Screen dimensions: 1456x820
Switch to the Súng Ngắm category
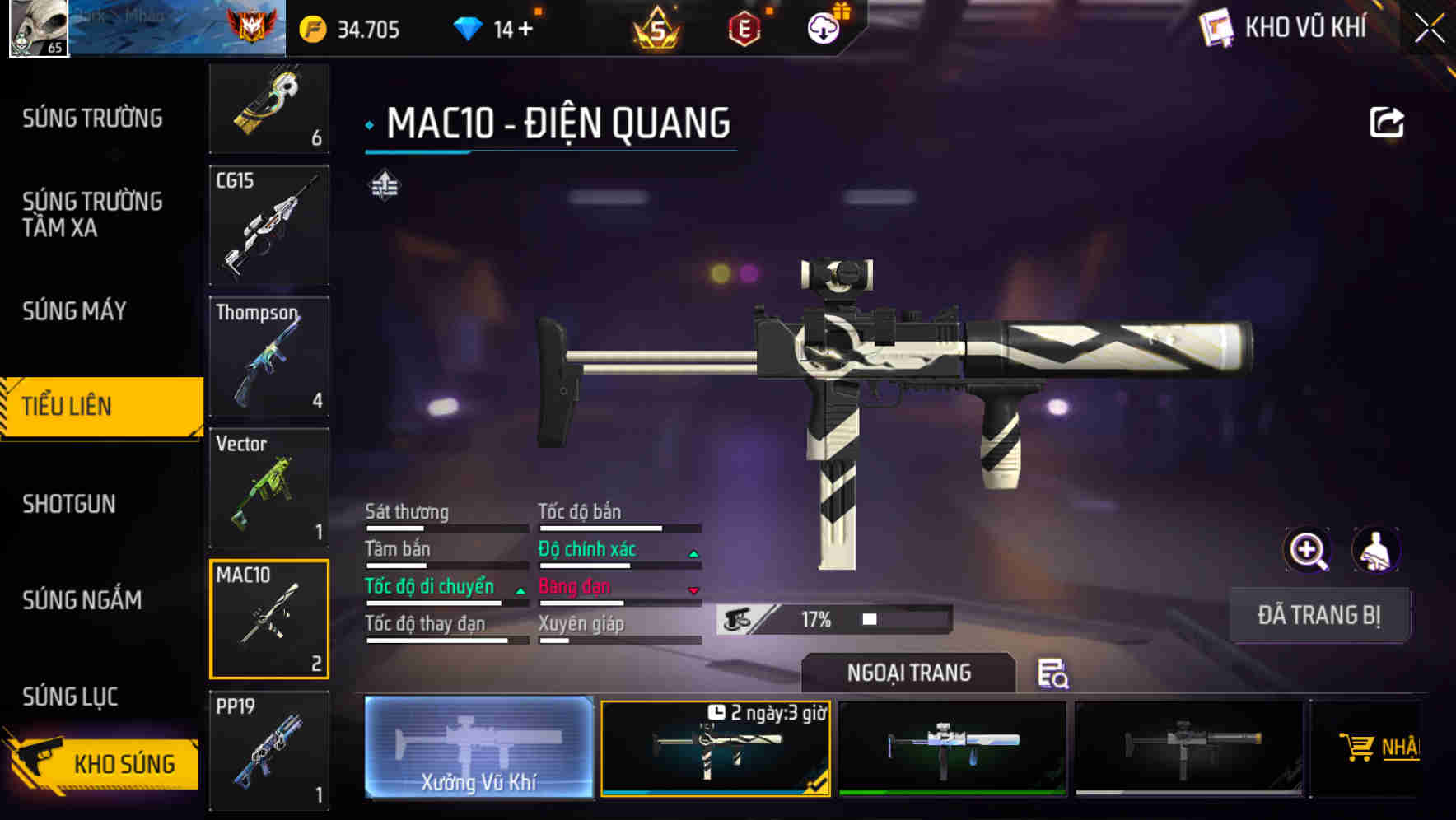pos(82,600)
